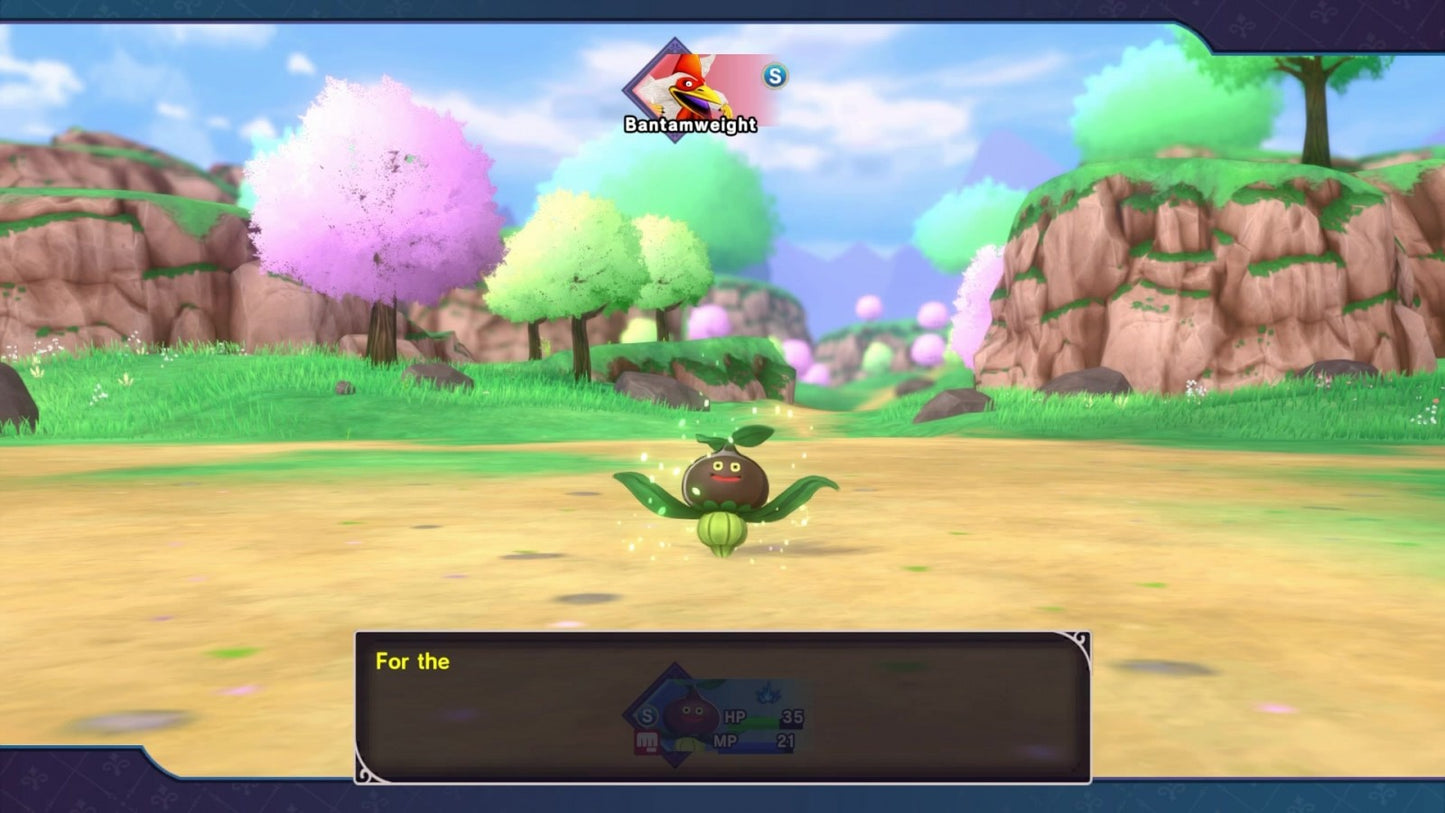Viewport: 1445px width, 813px height.
Task: Select the red badge icon under the slime portrait
Action: [645, 740]
